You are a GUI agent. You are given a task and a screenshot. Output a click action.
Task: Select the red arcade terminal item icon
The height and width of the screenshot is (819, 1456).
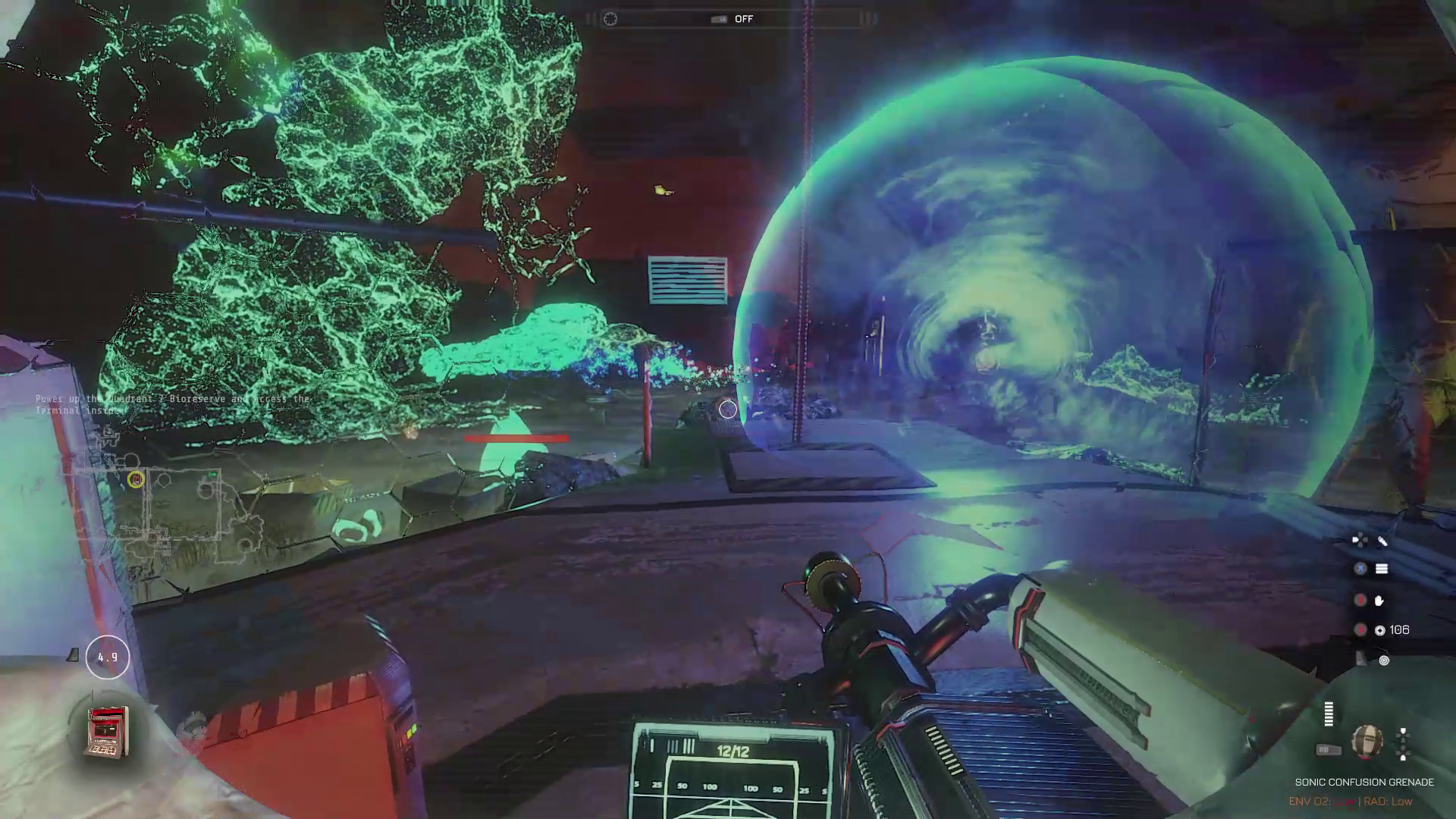108,732
